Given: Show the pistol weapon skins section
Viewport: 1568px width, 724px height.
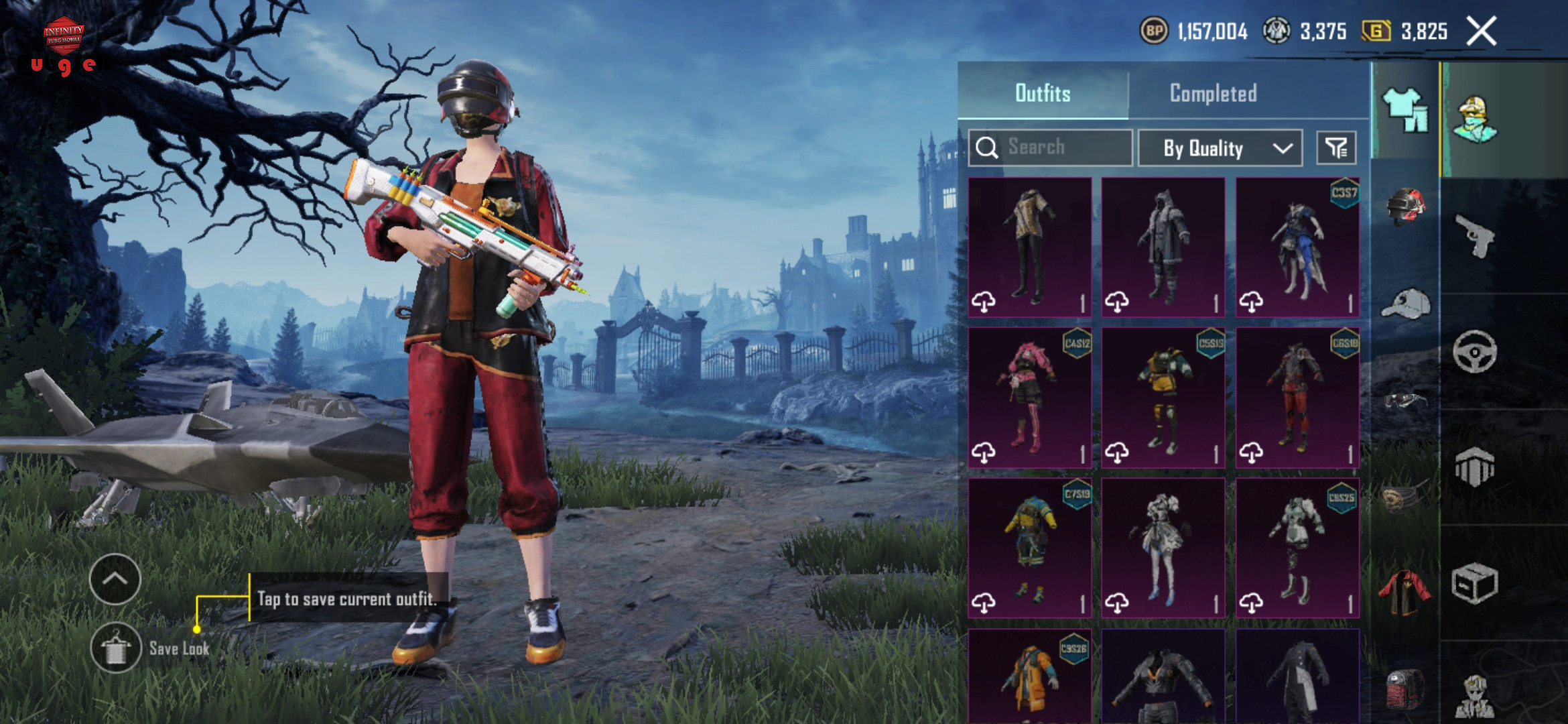Looking at the screenshot, I should (x=1475, y=236).
